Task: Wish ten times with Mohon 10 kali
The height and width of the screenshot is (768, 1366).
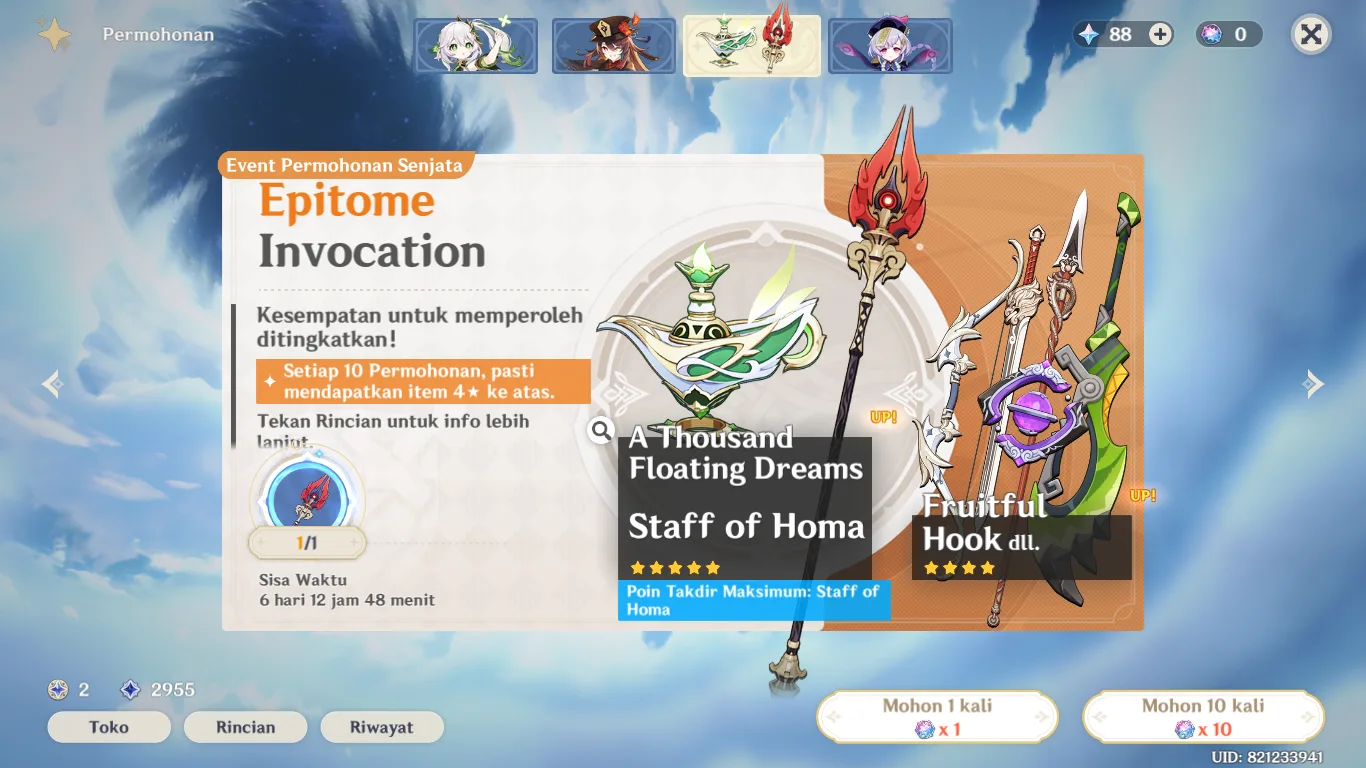Action: 1203,717
